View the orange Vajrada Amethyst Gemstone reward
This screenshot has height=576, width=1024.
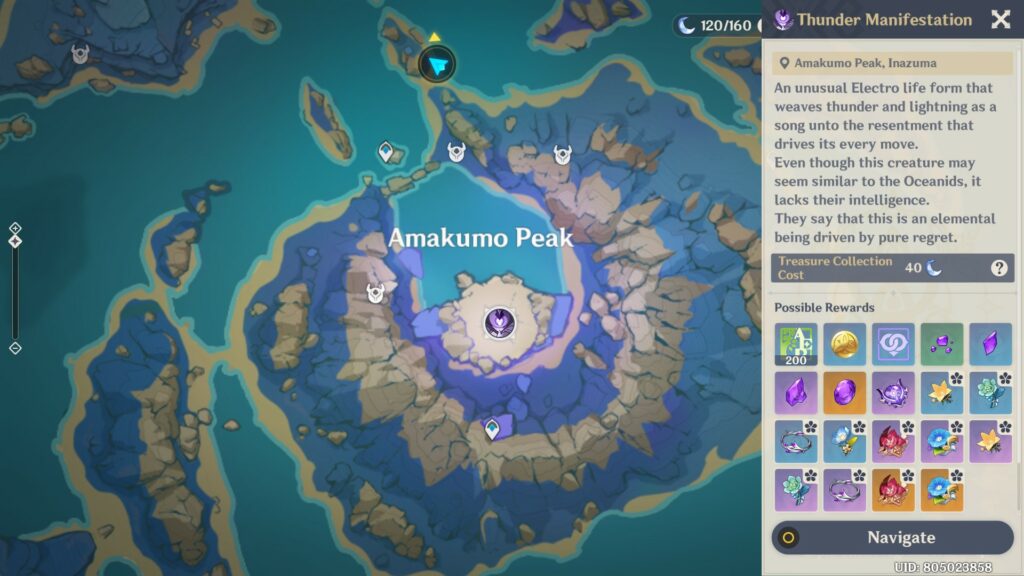(x=844, y=393)
